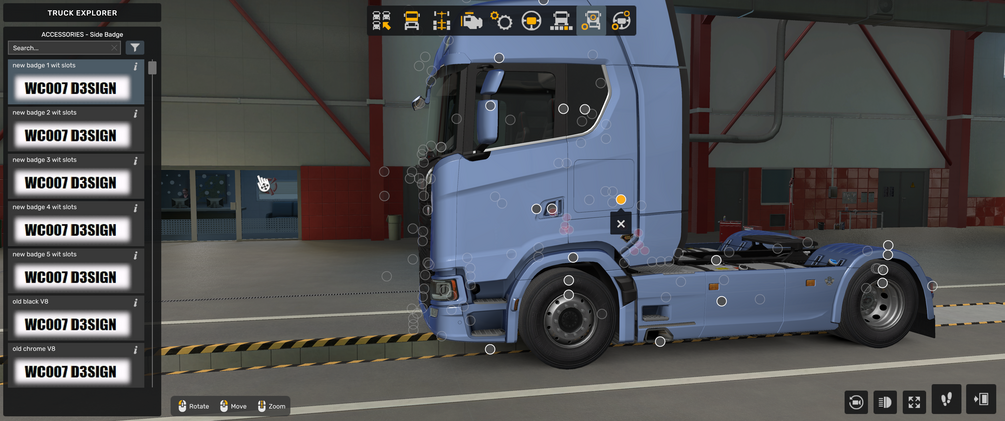This screenshot has height=421, width=1005.
Task: Open the accessory filter funnel button
Action: 136,48
